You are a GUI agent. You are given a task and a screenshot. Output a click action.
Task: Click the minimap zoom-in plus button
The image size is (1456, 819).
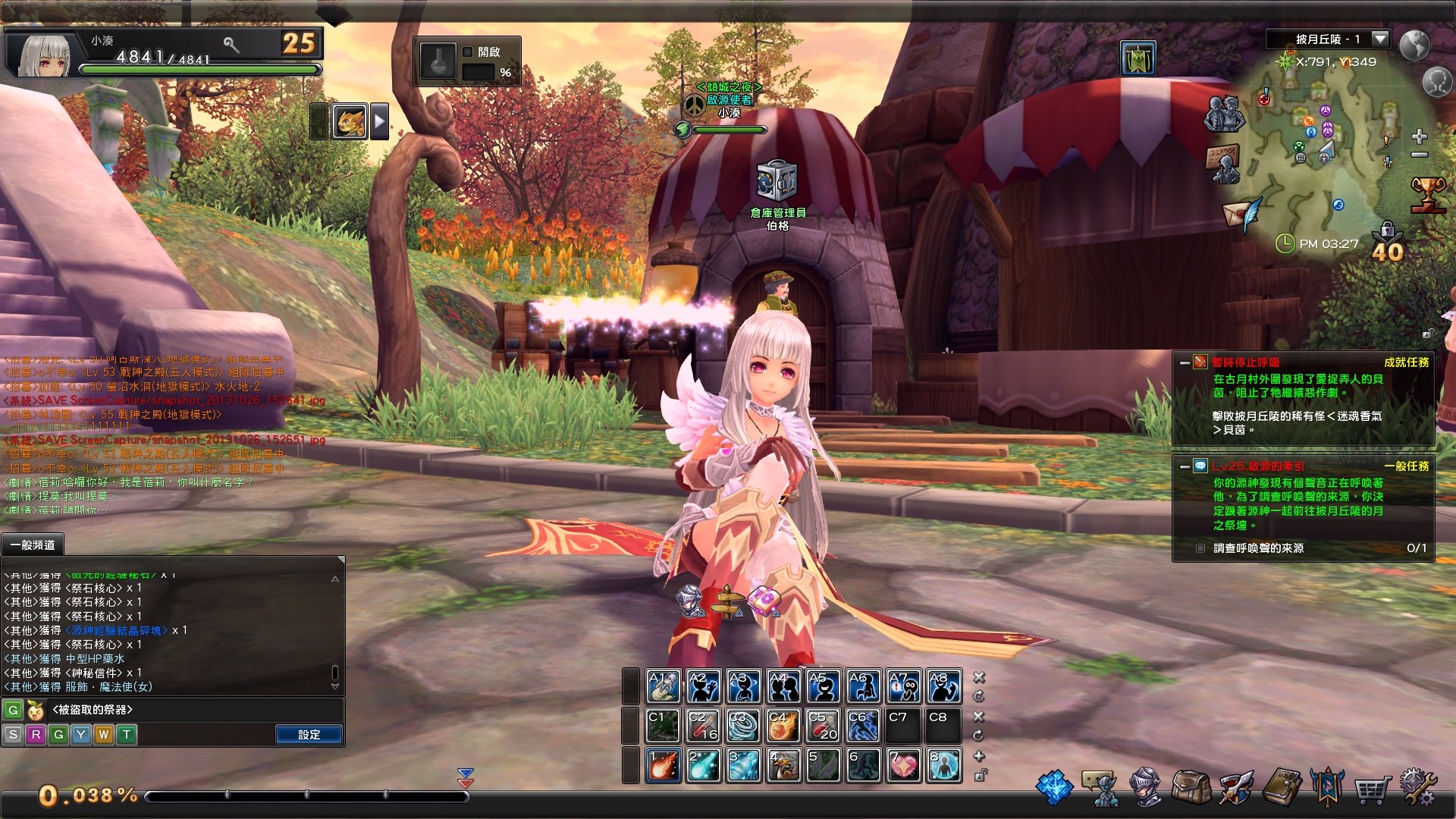1419,136
